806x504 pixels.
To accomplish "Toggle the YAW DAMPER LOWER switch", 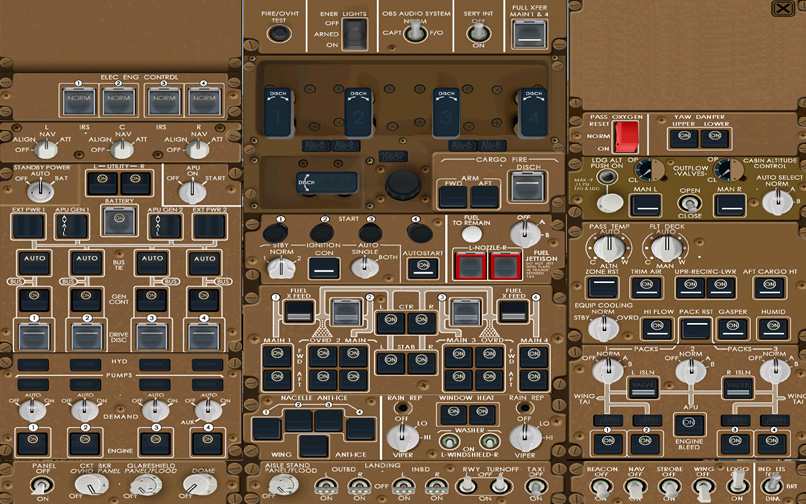I will click(x=716, y=138).
